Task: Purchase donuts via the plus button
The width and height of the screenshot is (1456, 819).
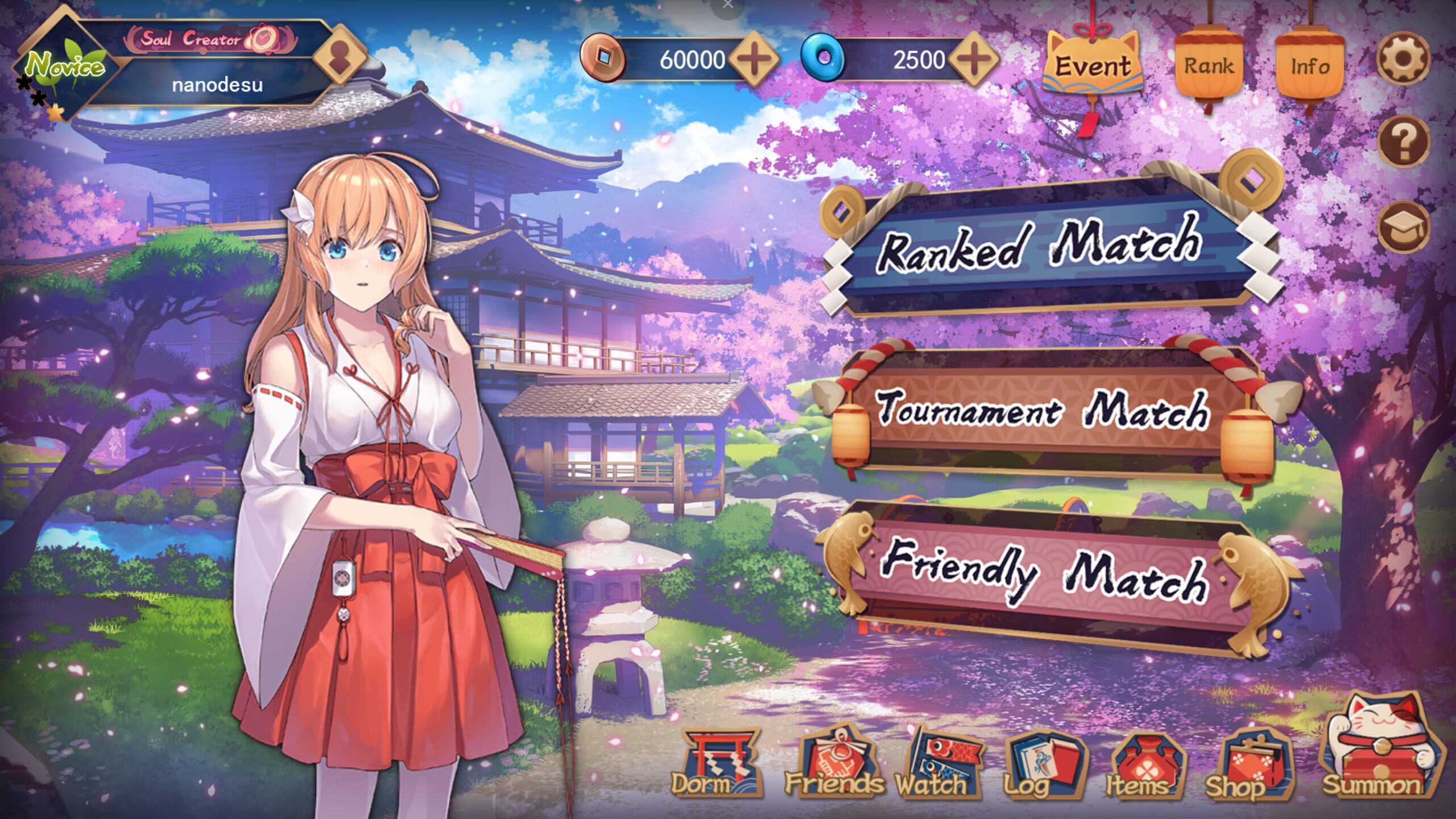Action: (x=975, y=58)
